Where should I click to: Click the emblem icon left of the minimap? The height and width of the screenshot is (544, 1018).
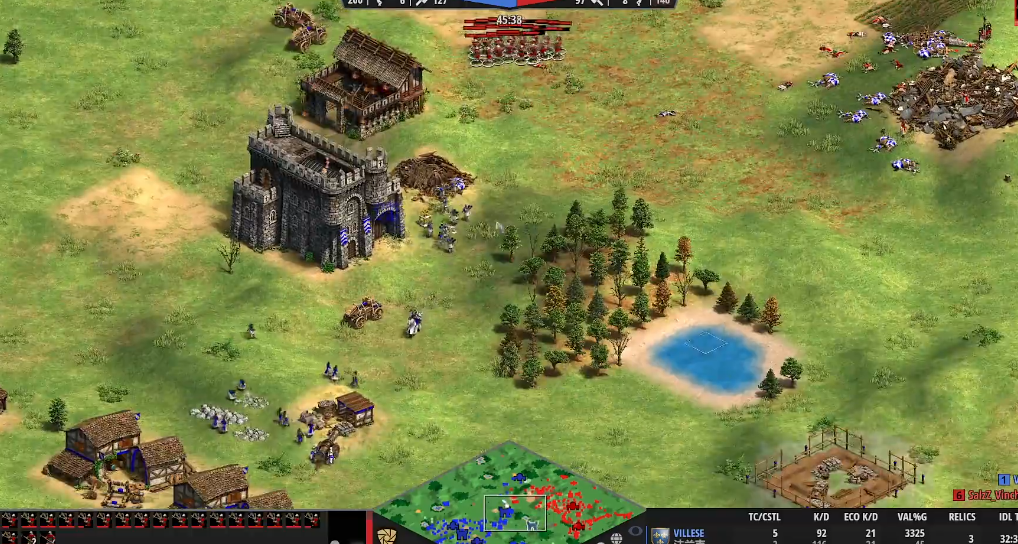[387, 535]
